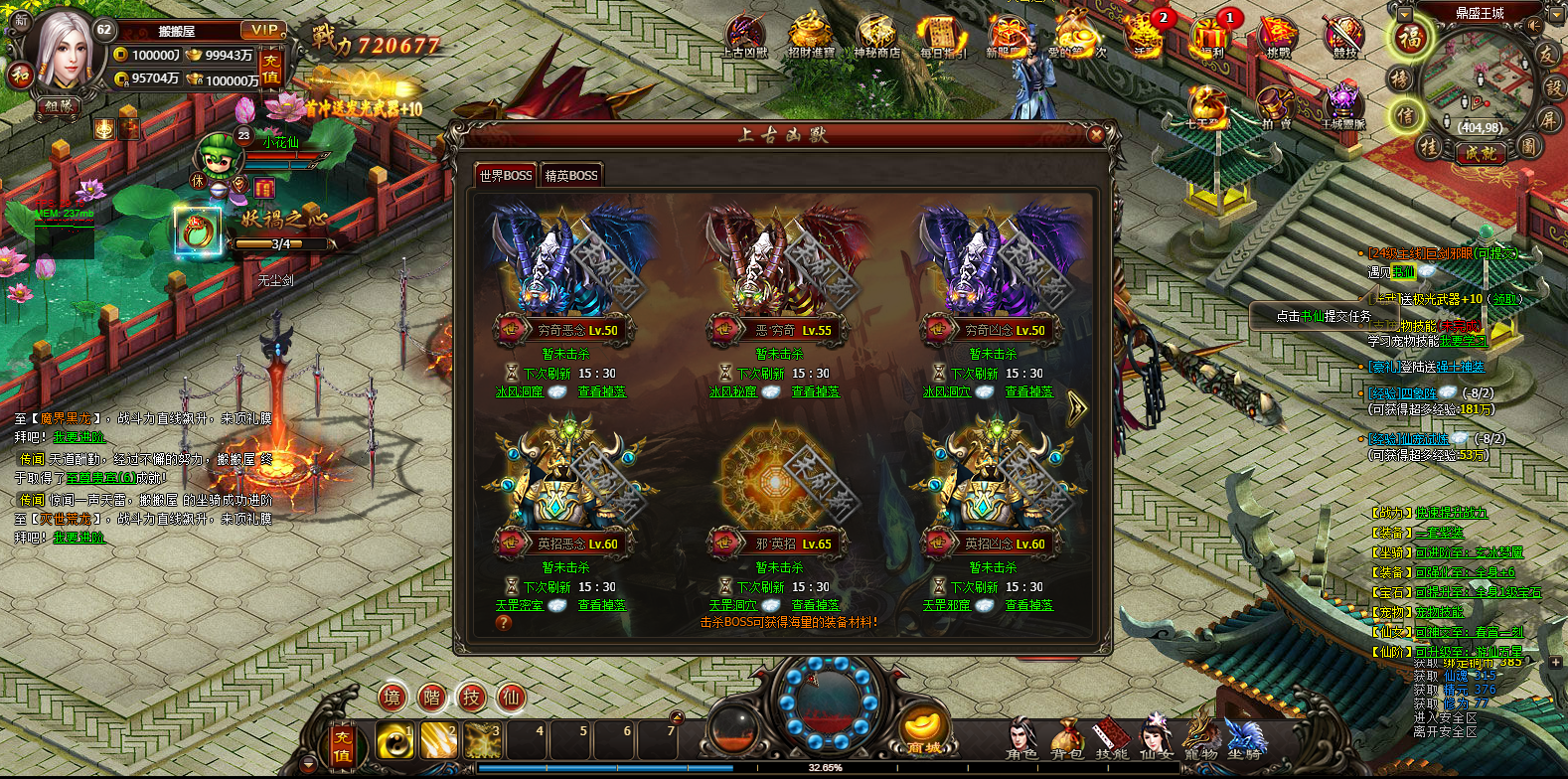
Task: Open the 商城 gold ingot shop
Action: (x=924, y=733)
